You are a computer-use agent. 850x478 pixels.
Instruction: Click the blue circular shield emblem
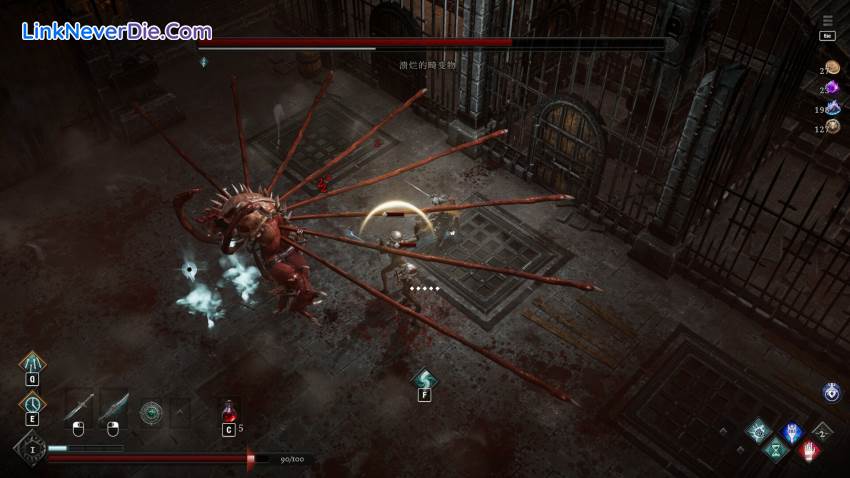pos(831,393)
